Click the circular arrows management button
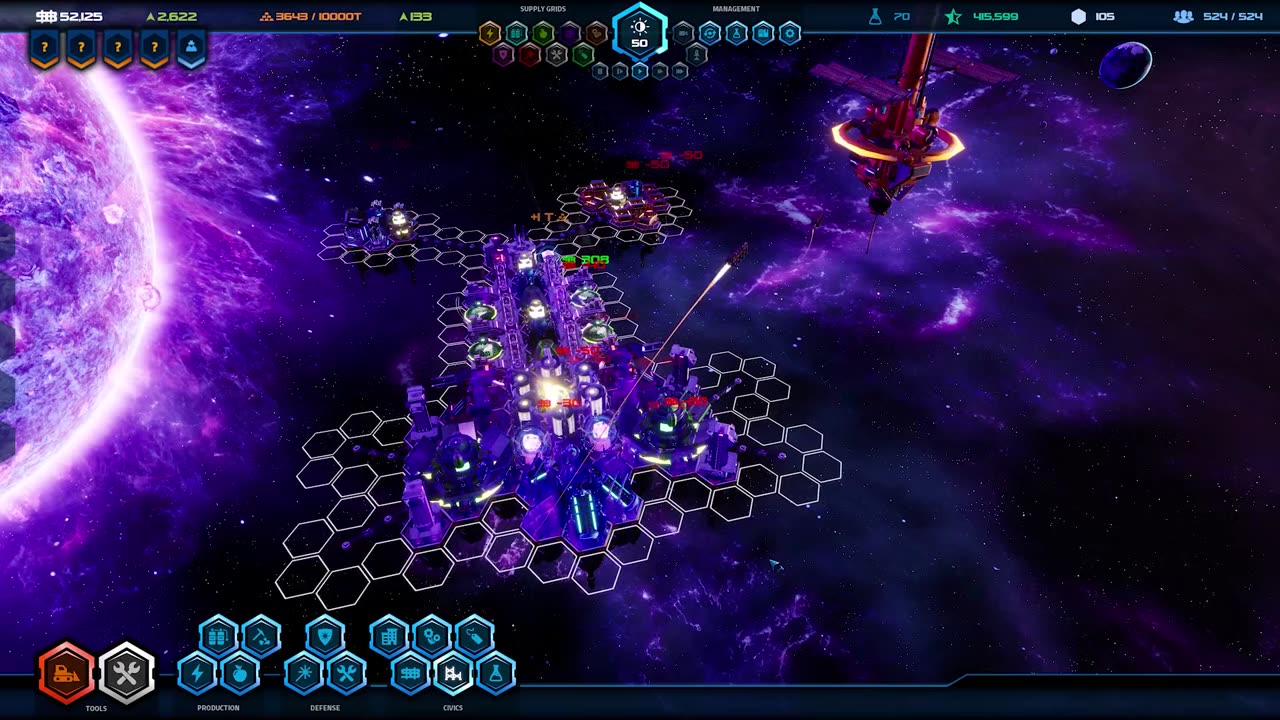The image size is (1280, 720). 710,33
